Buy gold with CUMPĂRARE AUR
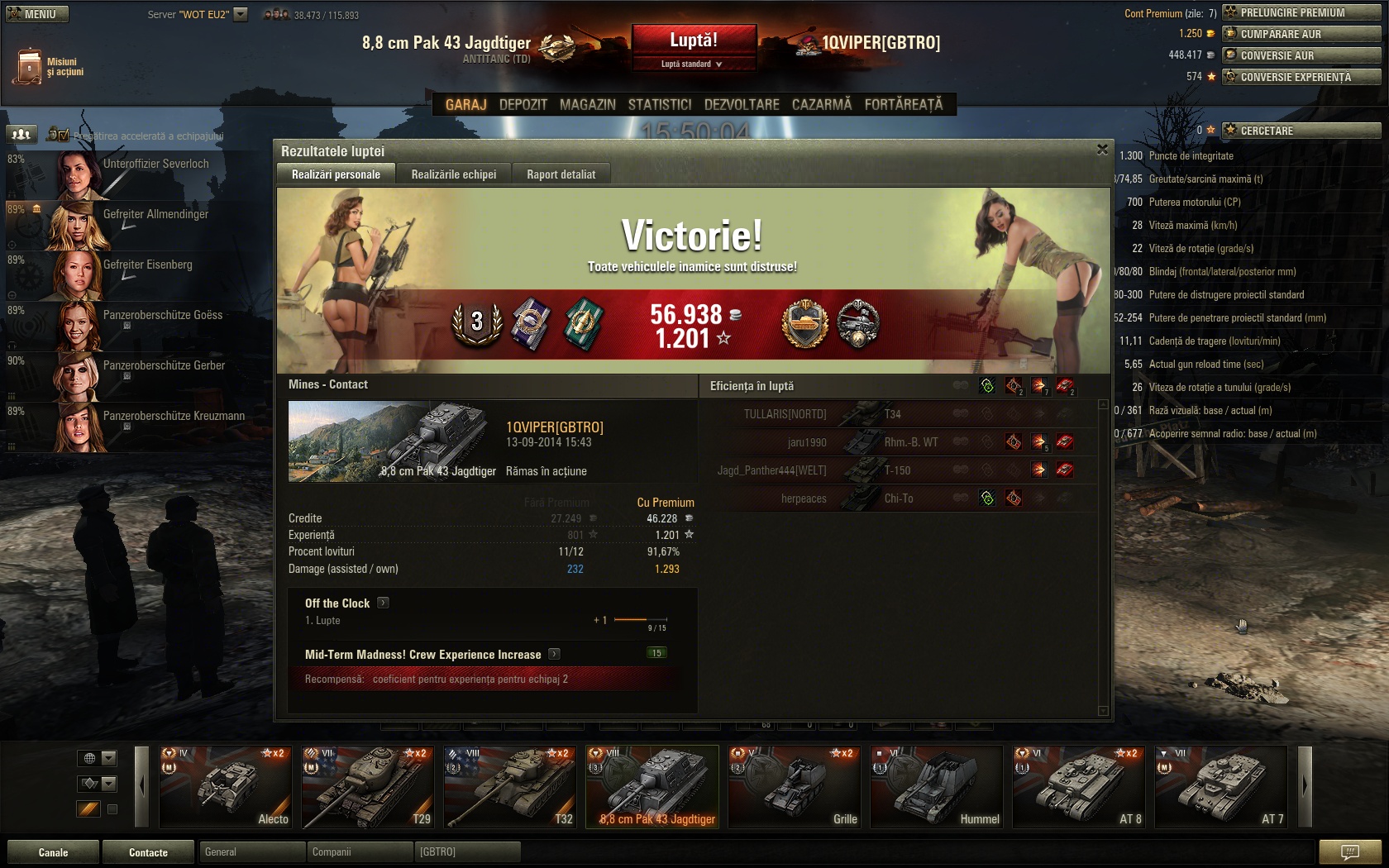 click(1301, 34)
